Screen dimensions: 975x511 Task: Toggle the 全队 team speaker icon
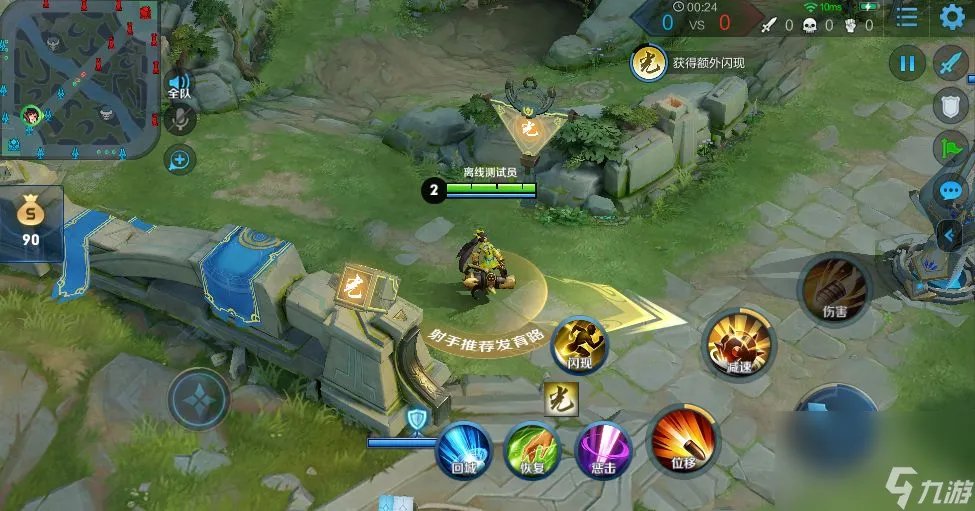pos(180,85)
